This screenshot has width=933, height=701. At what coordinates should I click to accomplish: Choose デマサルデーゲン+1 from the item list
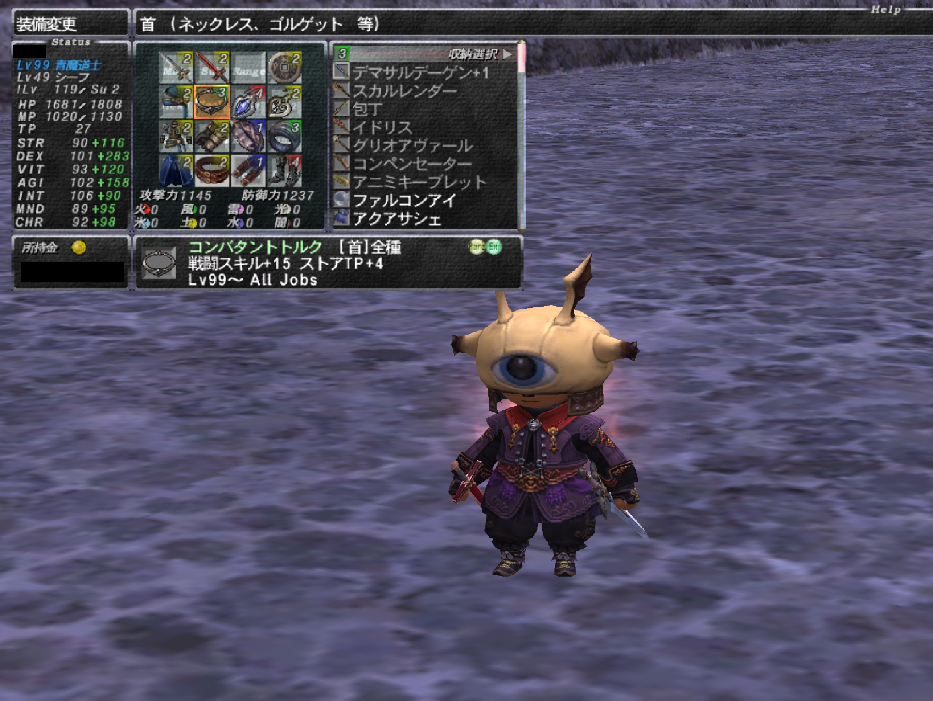(421, 73)
